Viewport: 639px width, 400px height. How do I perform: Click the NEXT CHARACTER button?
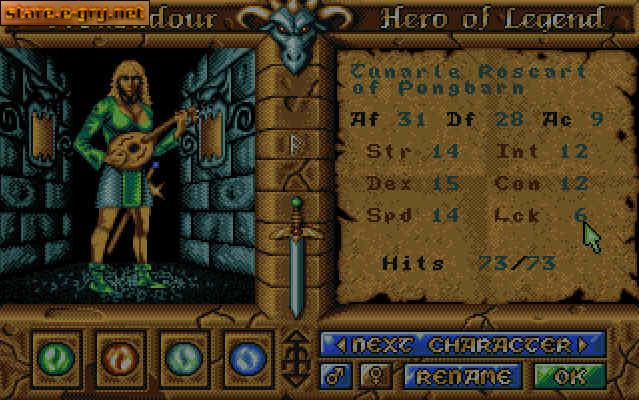461,345
